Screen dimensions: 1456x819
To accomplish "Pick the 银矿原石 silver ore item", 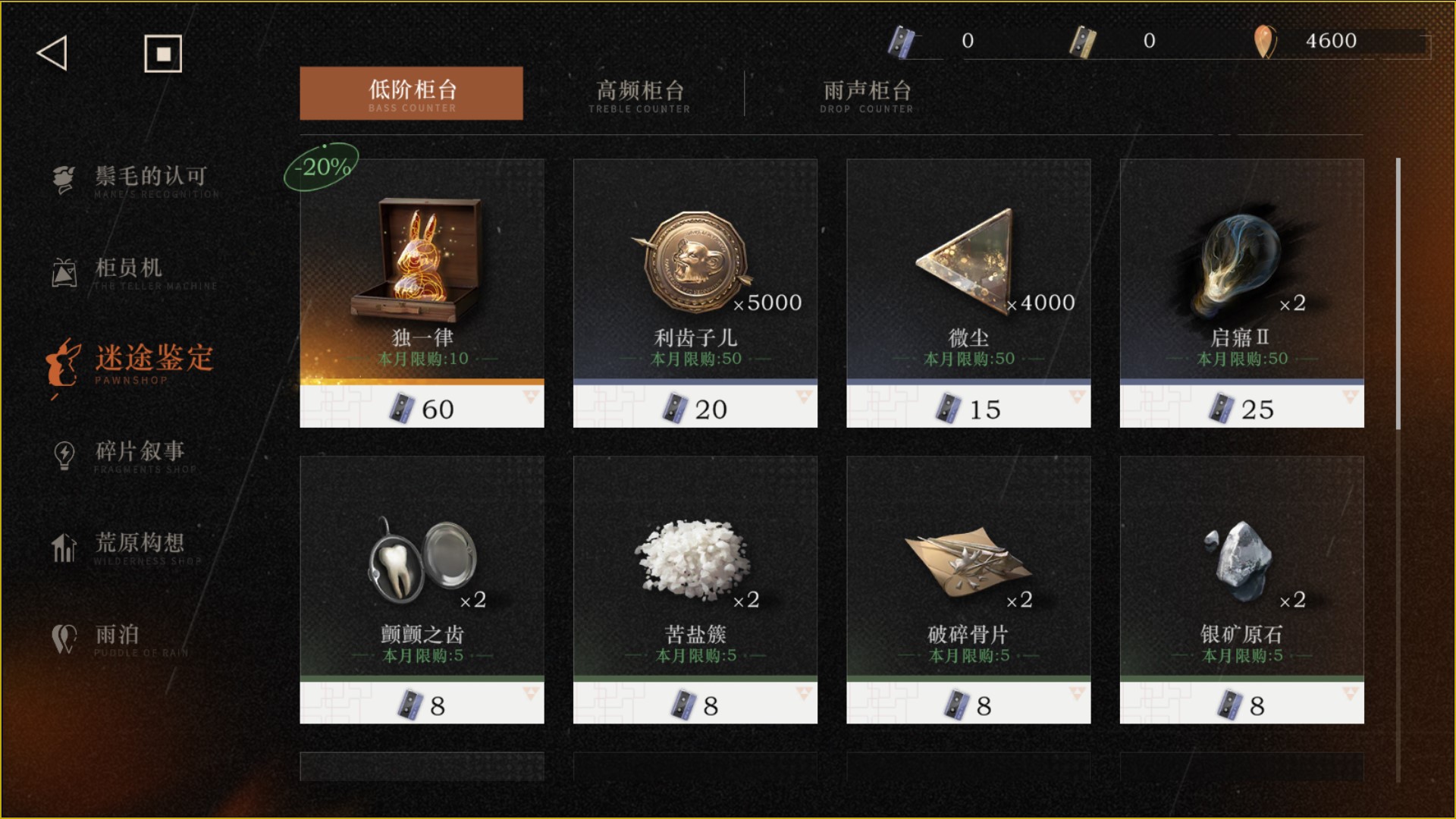I will (1241, 589).
